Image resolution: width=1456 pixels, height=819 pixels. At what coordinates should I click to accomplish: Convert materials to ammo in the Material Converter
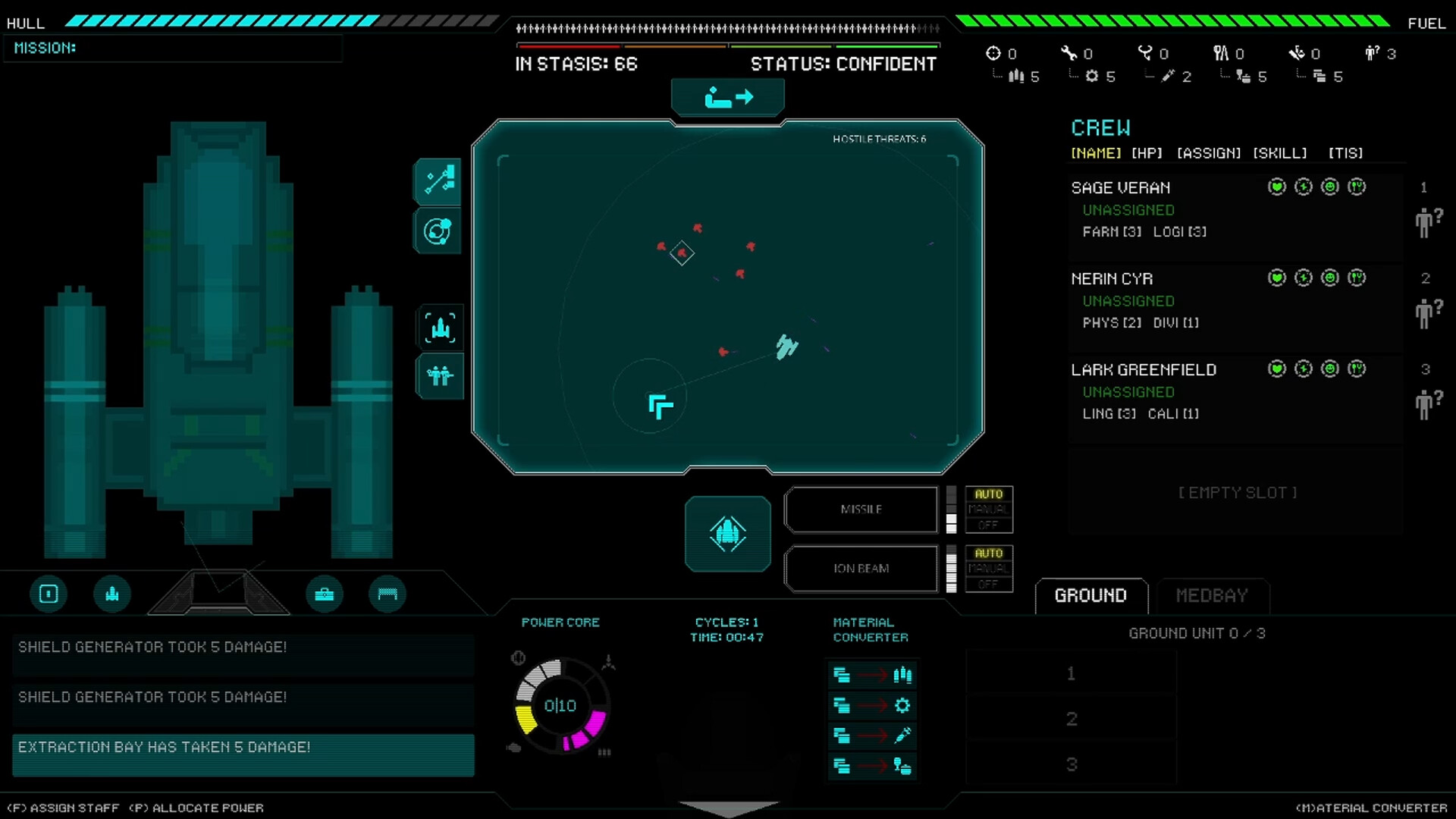point(872,675)
